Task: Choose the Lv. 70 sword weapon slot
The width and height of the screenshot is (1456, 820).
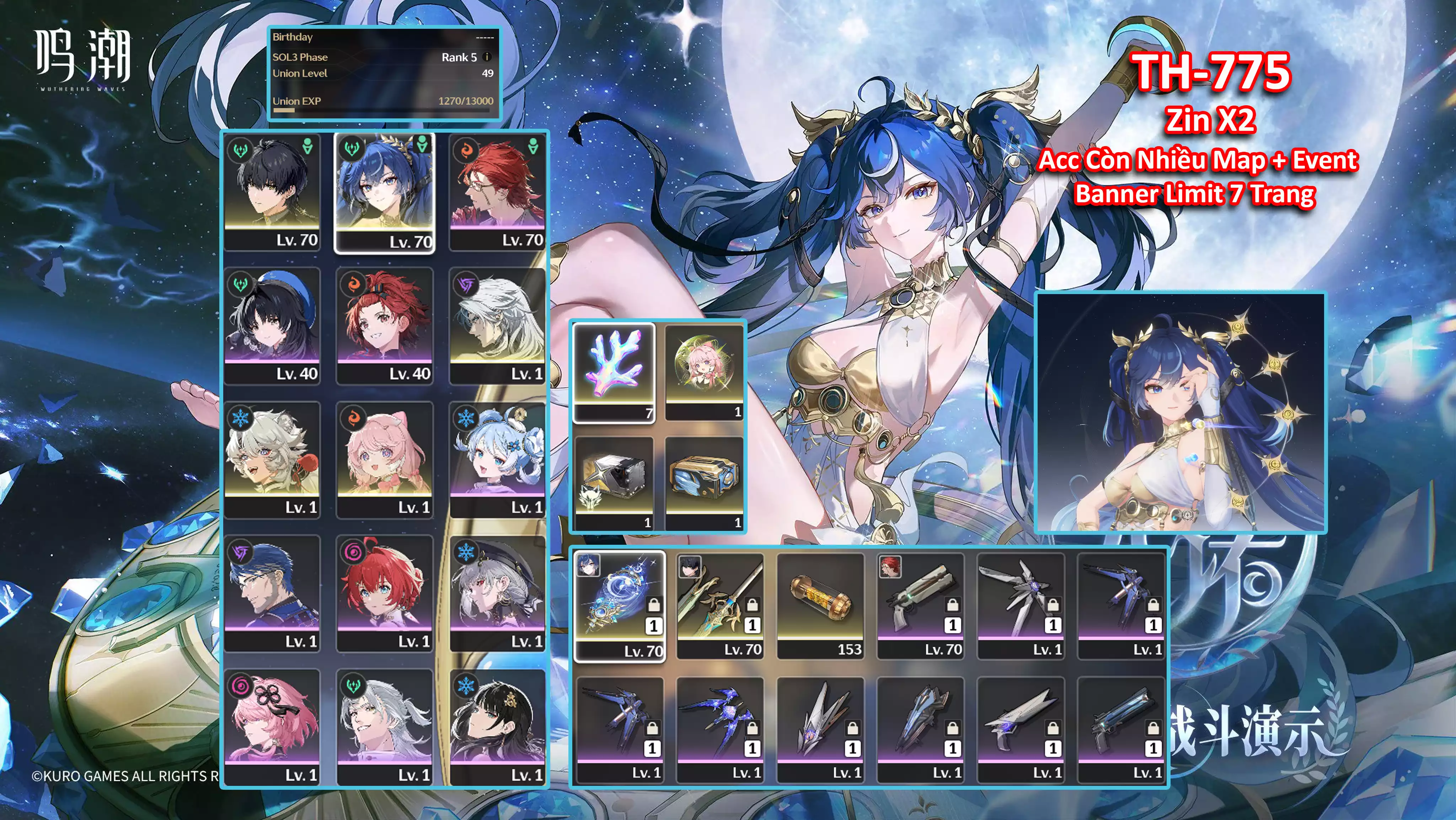Action: pos(720,605)
